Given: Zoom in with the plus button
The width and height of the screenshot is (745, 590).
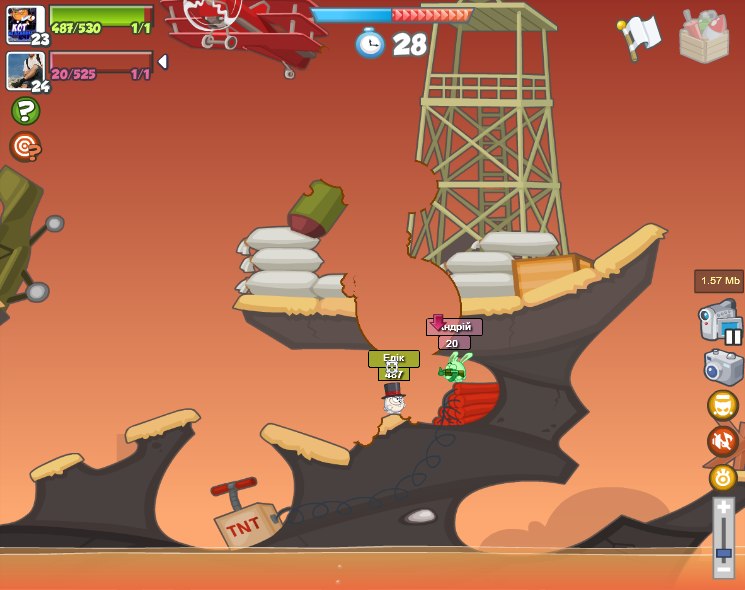Looking at the screenshot, I should (723, 508).
